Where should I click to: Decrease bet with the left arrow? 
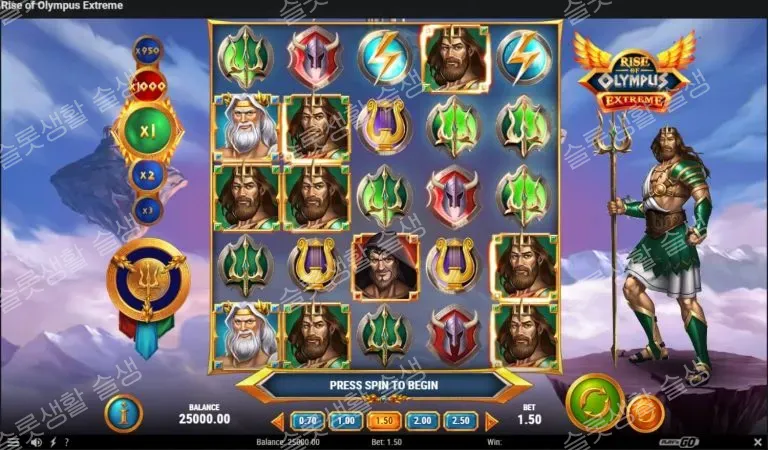pos(278,421)
